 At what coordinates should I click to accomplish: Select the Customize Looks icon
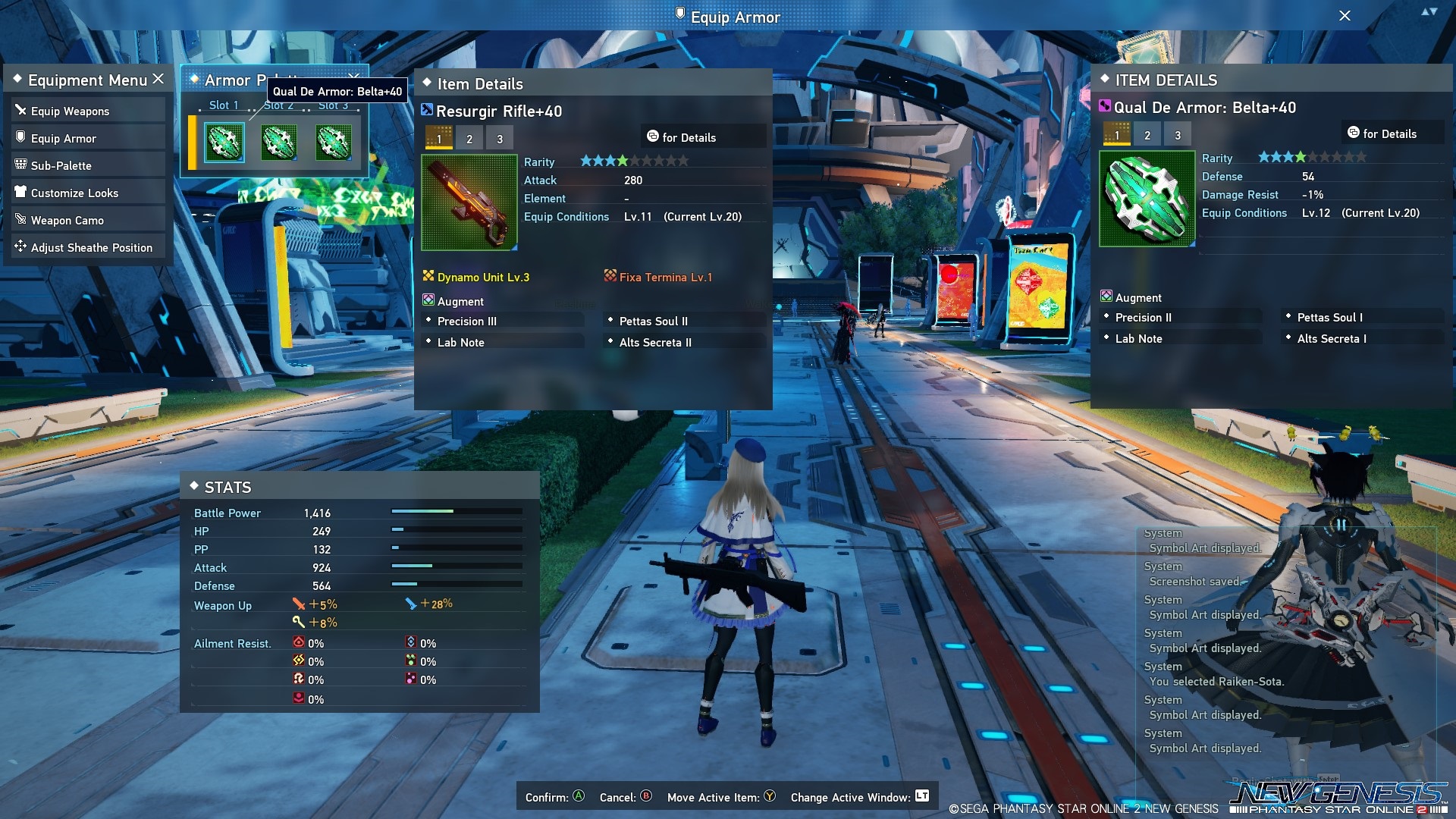(x=21, y=193)
